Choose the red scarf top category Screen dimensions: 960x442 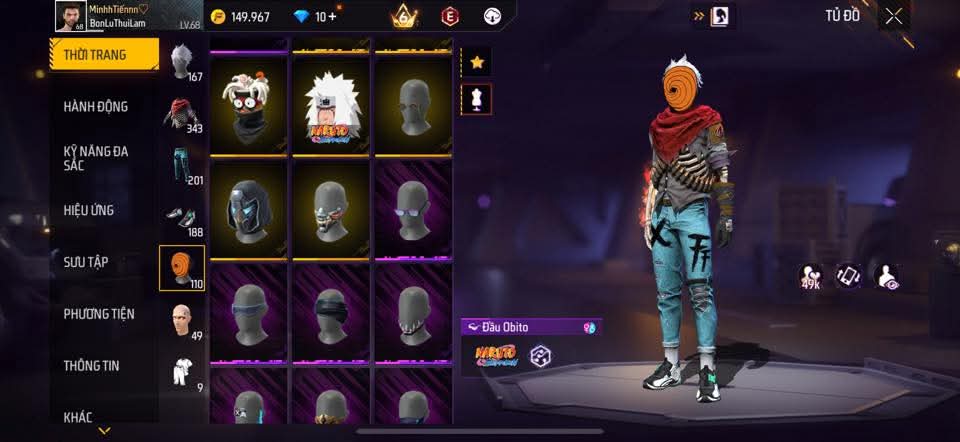point(181,115)
